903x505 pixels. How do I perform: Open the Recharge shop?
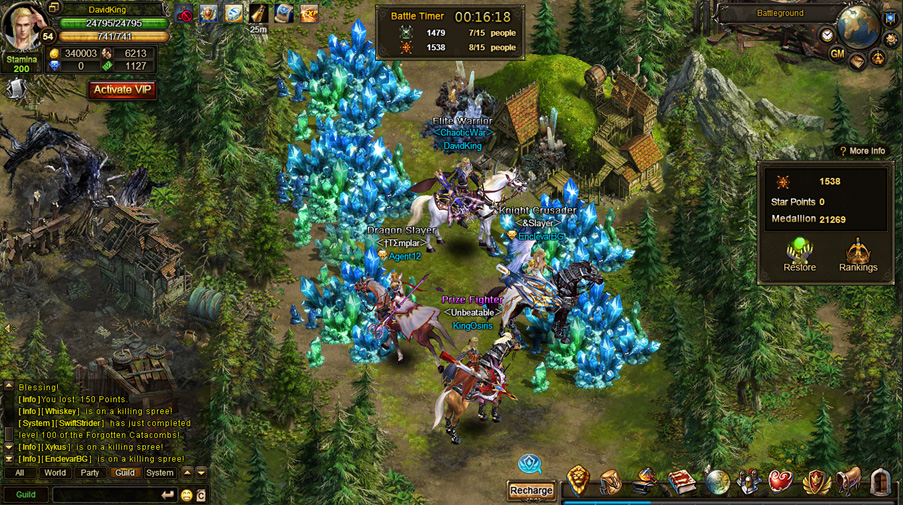coord(531,490)
